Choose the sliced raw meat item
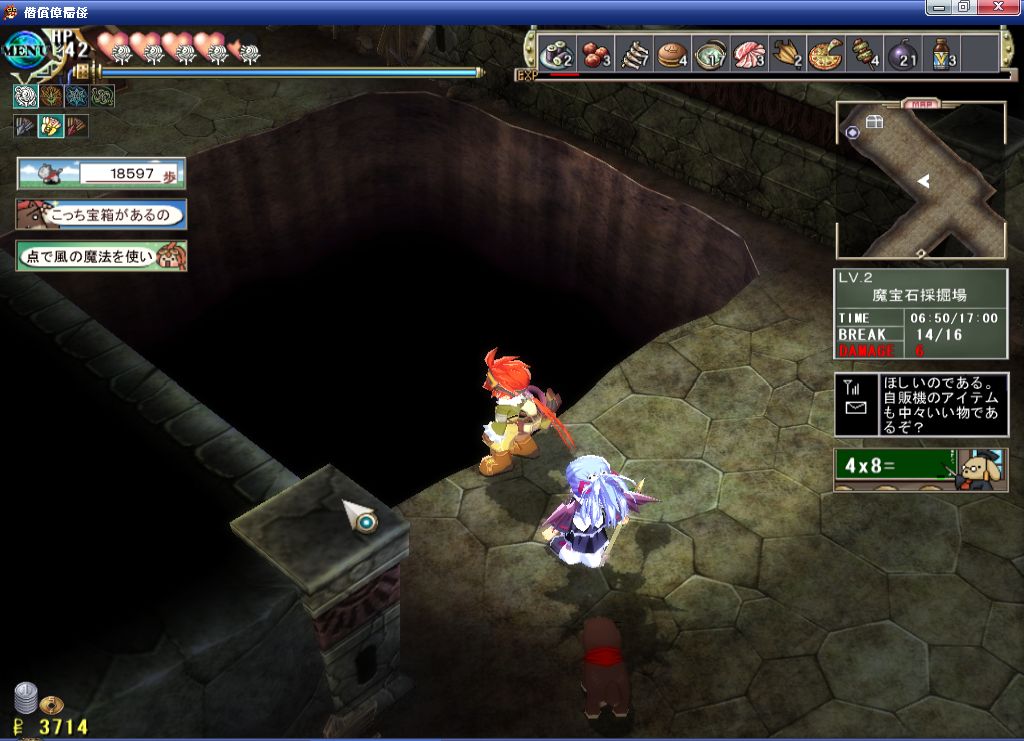The image size is (1024, 741). tap(750, 53)
